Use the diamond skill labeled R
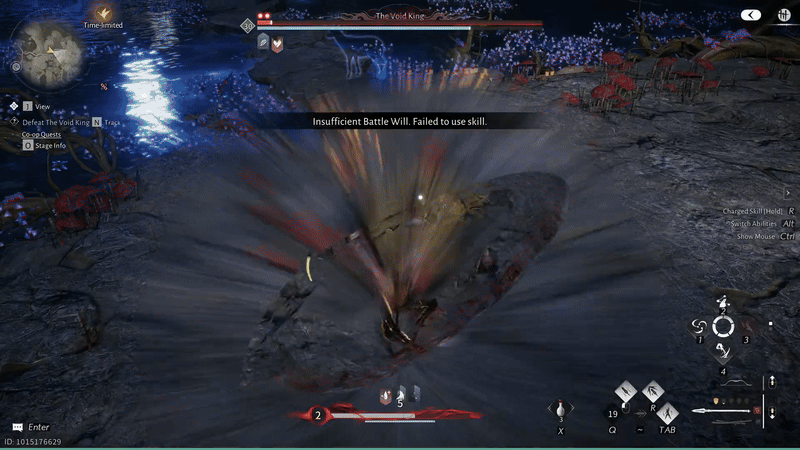The height and width of the screenshot is (450, 800). pos(651,390)
